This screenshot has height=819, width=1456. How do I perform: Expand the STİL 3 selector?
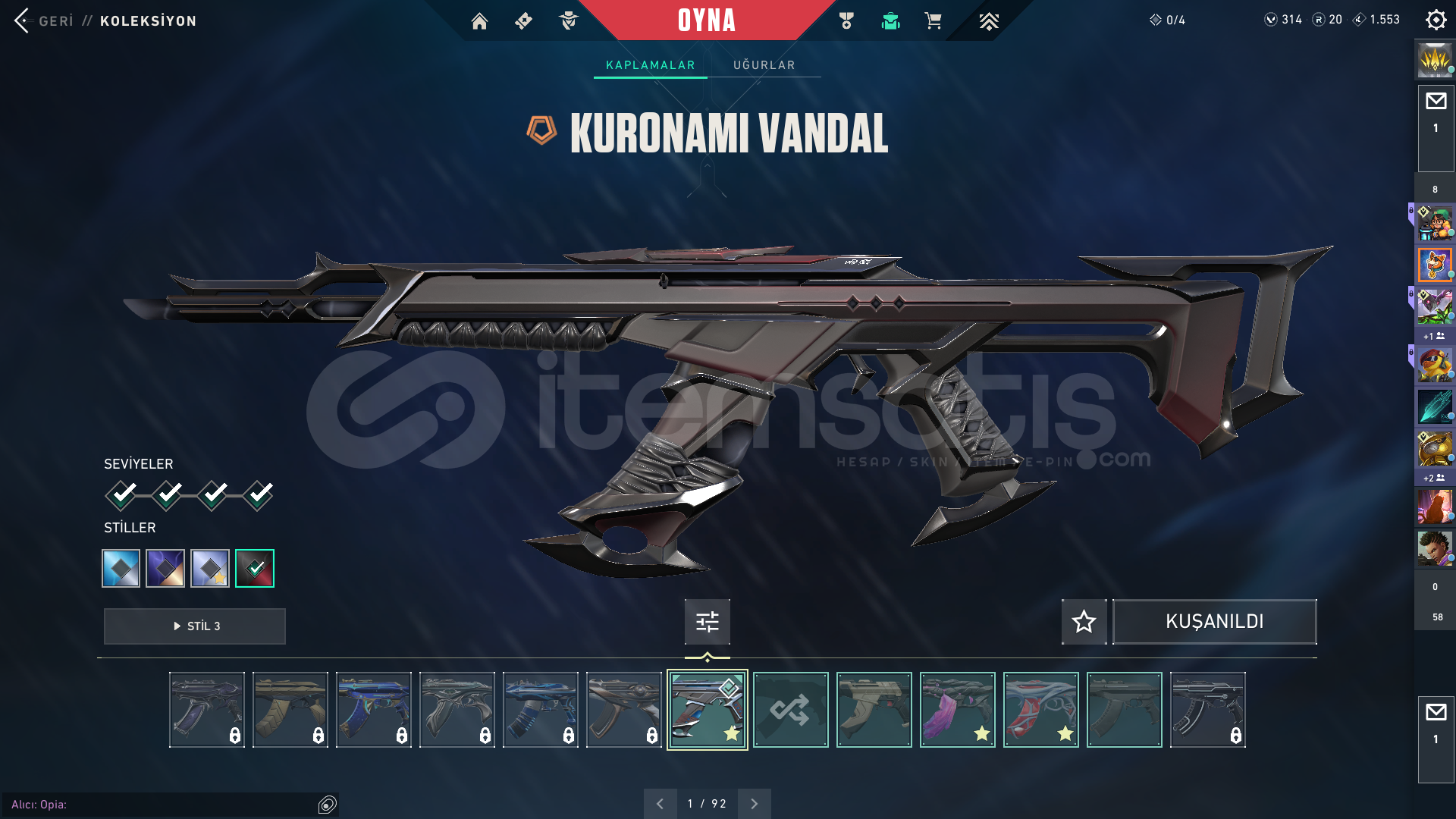pyautogui.click(x=194, y=626)
